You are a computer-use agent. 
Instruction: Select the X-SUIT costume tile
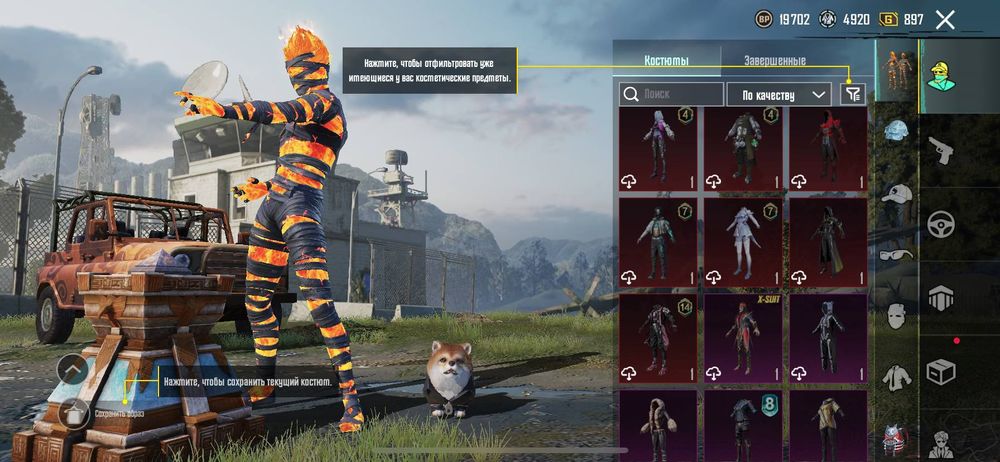pyautogui.click(x=743, y=337)
